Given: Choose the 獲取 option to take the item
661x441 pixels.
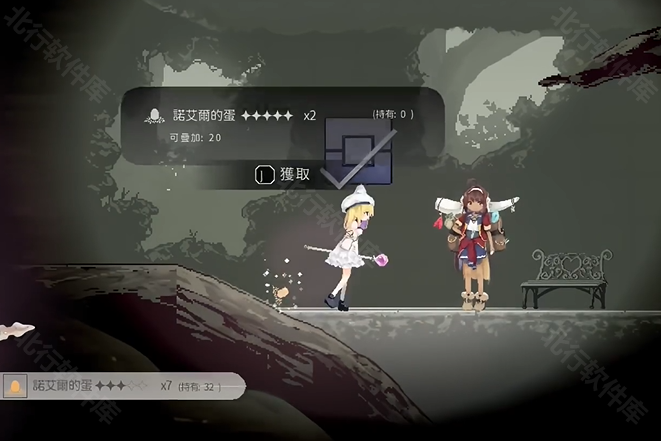Looking at the screenshot, I should 284,174.
